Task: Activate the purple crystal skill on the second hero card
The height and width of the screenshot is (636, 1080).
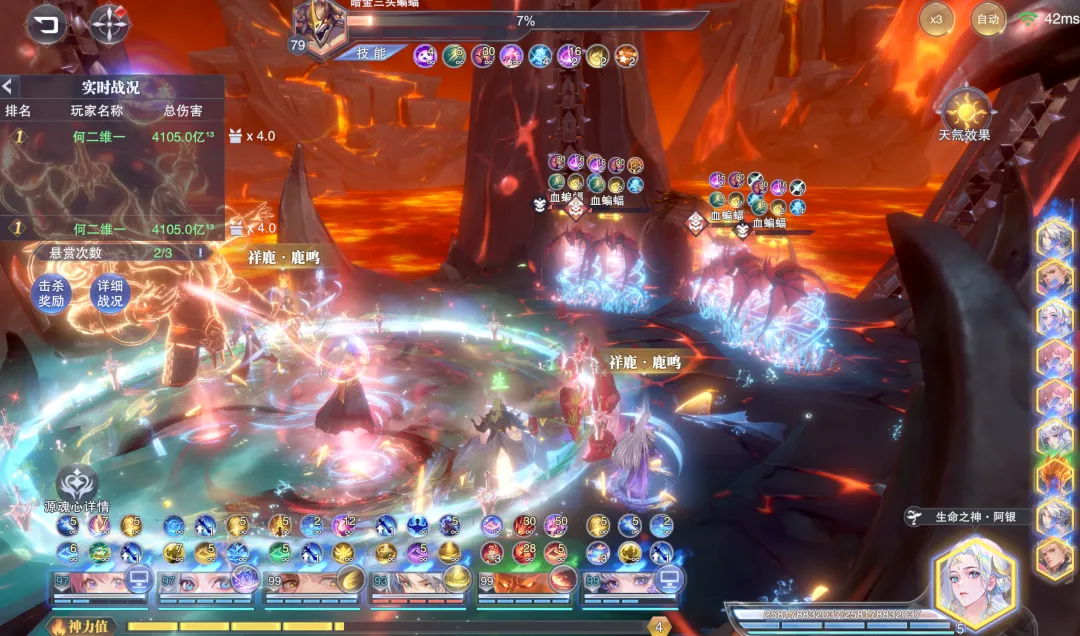Action: click(244, 579)
